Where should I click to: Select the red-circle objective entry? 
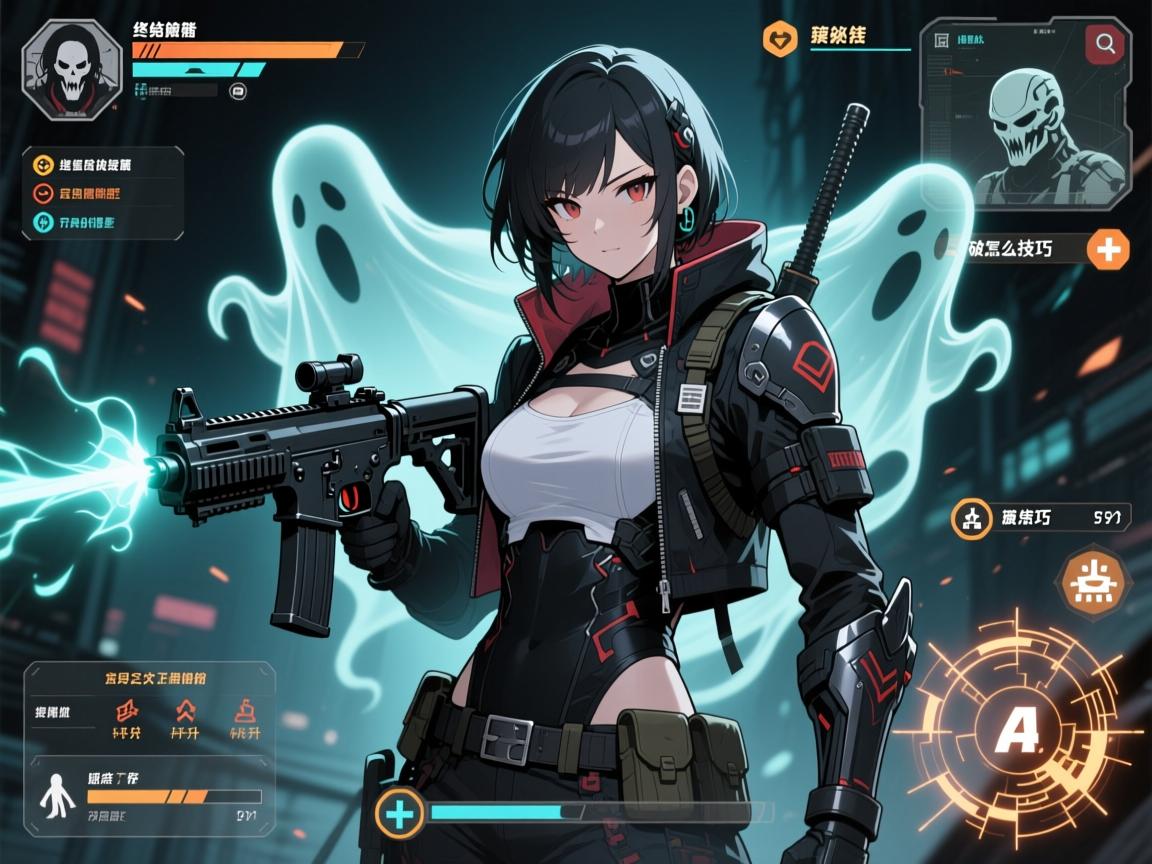pos(44,194)
